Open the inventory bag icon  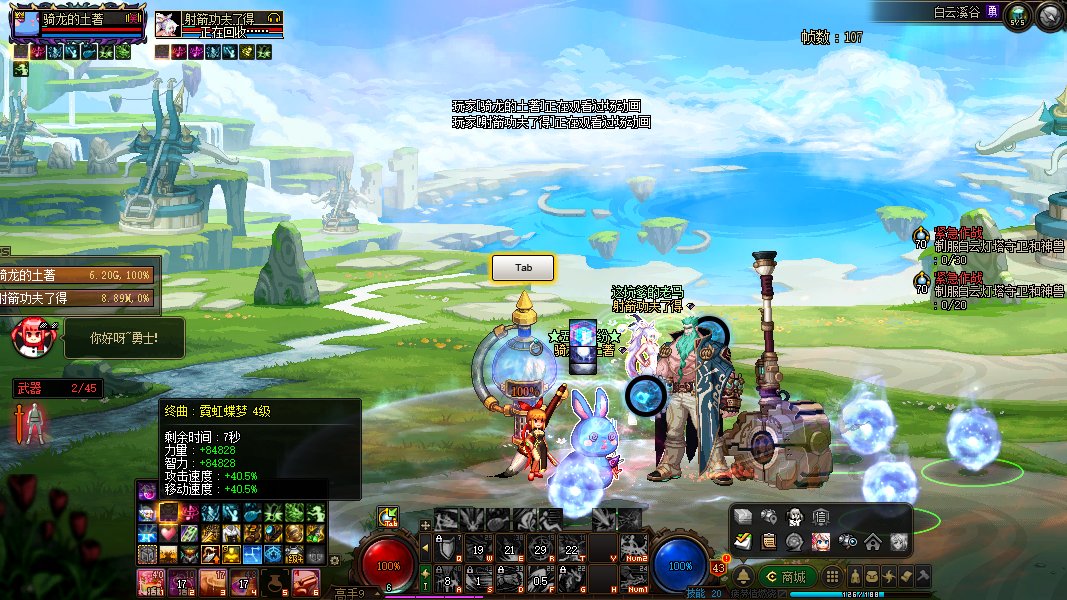tap(873, 577)
